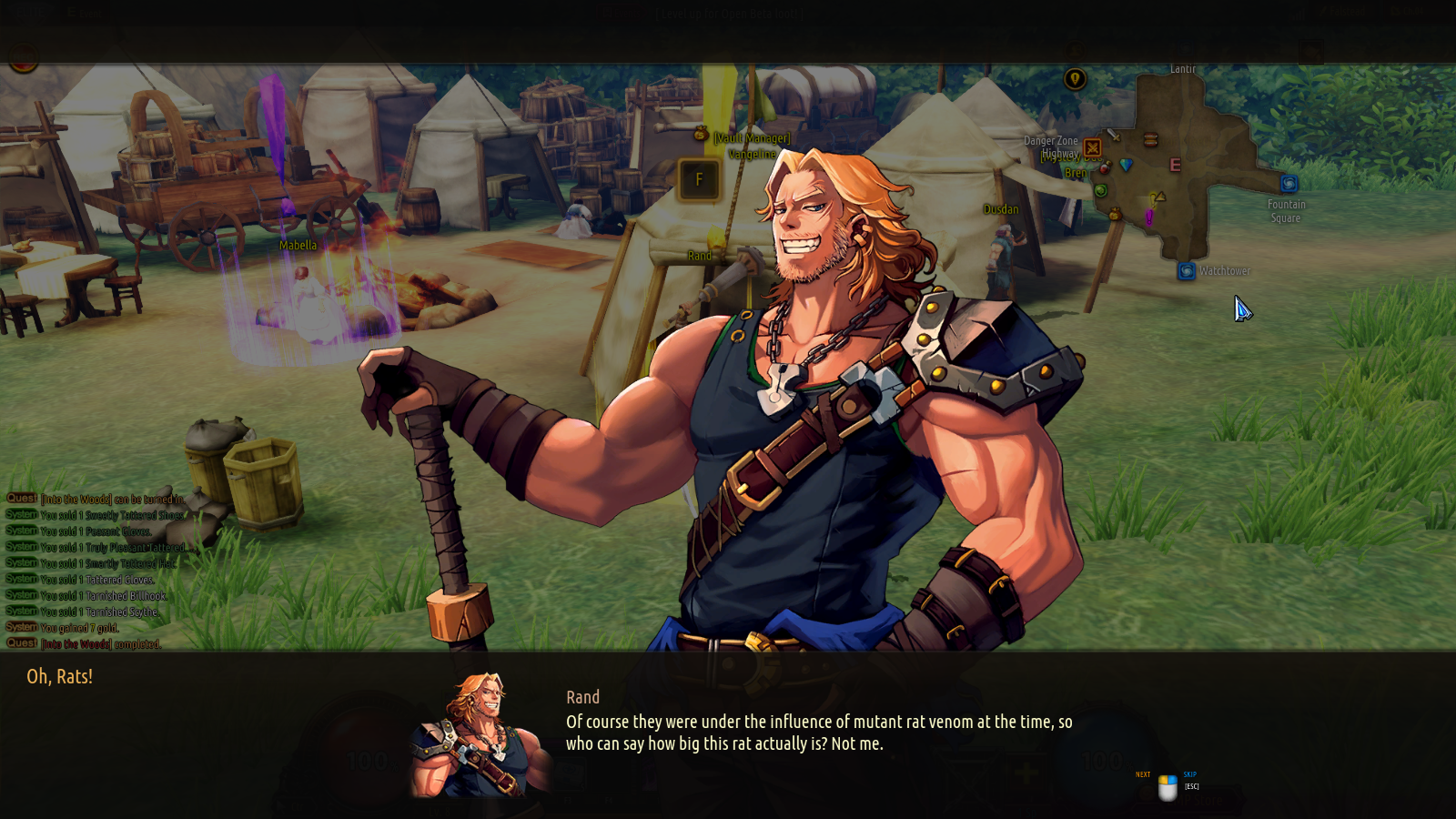Click the Danger Zone crossed-swords marker
The image size is (1456, 819).
[x=1093, y=147]
